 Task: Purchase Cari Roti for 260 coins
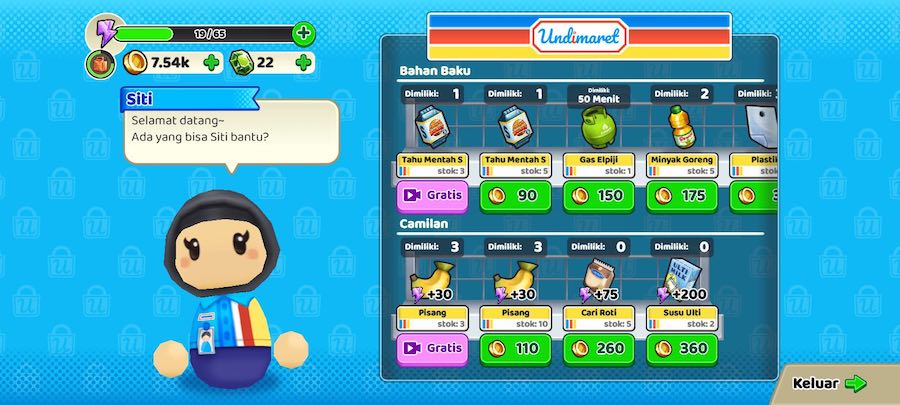599,349
